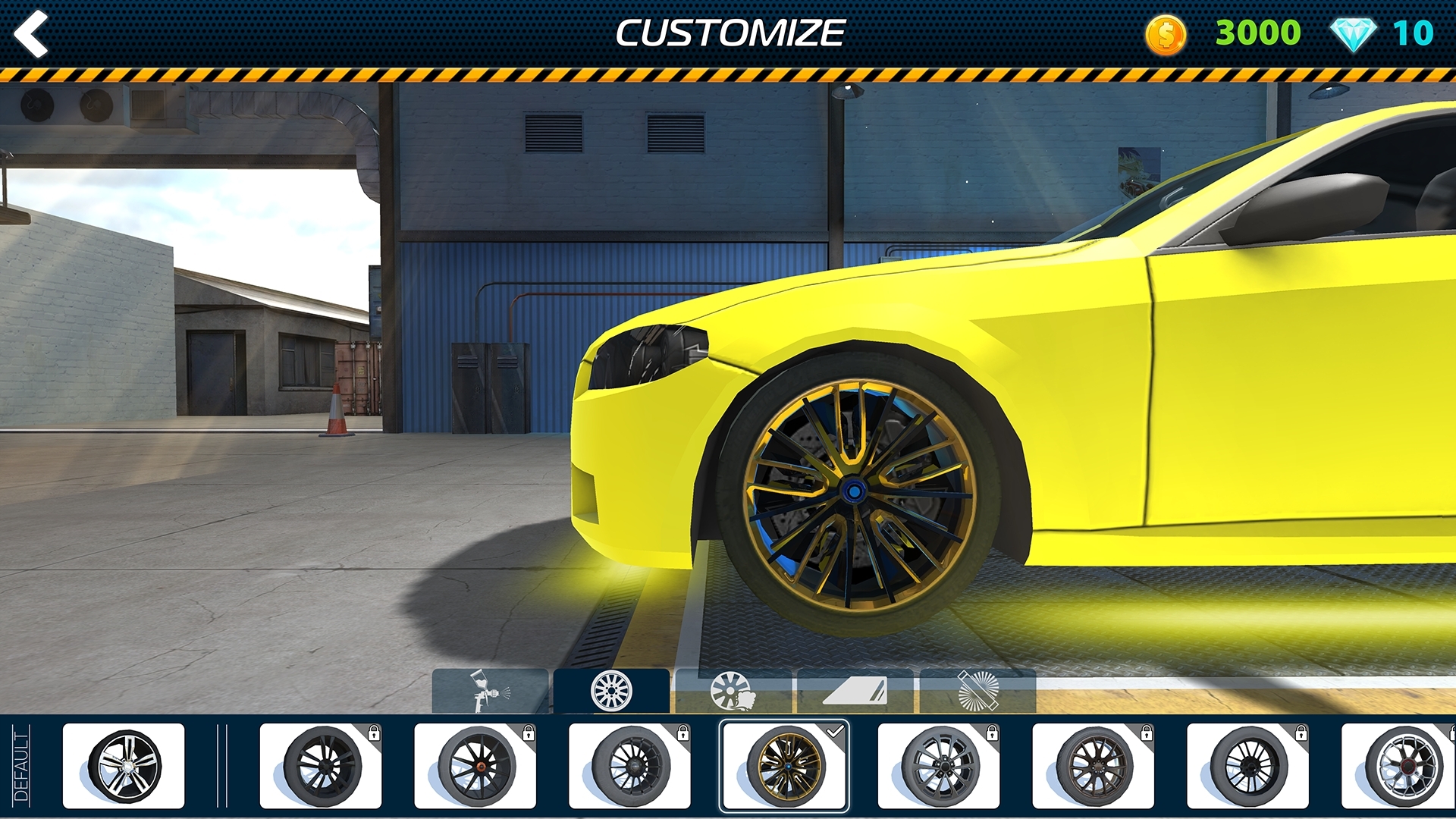Open the spray paint gun tab
1456x819 pixels.
[490, 691]
